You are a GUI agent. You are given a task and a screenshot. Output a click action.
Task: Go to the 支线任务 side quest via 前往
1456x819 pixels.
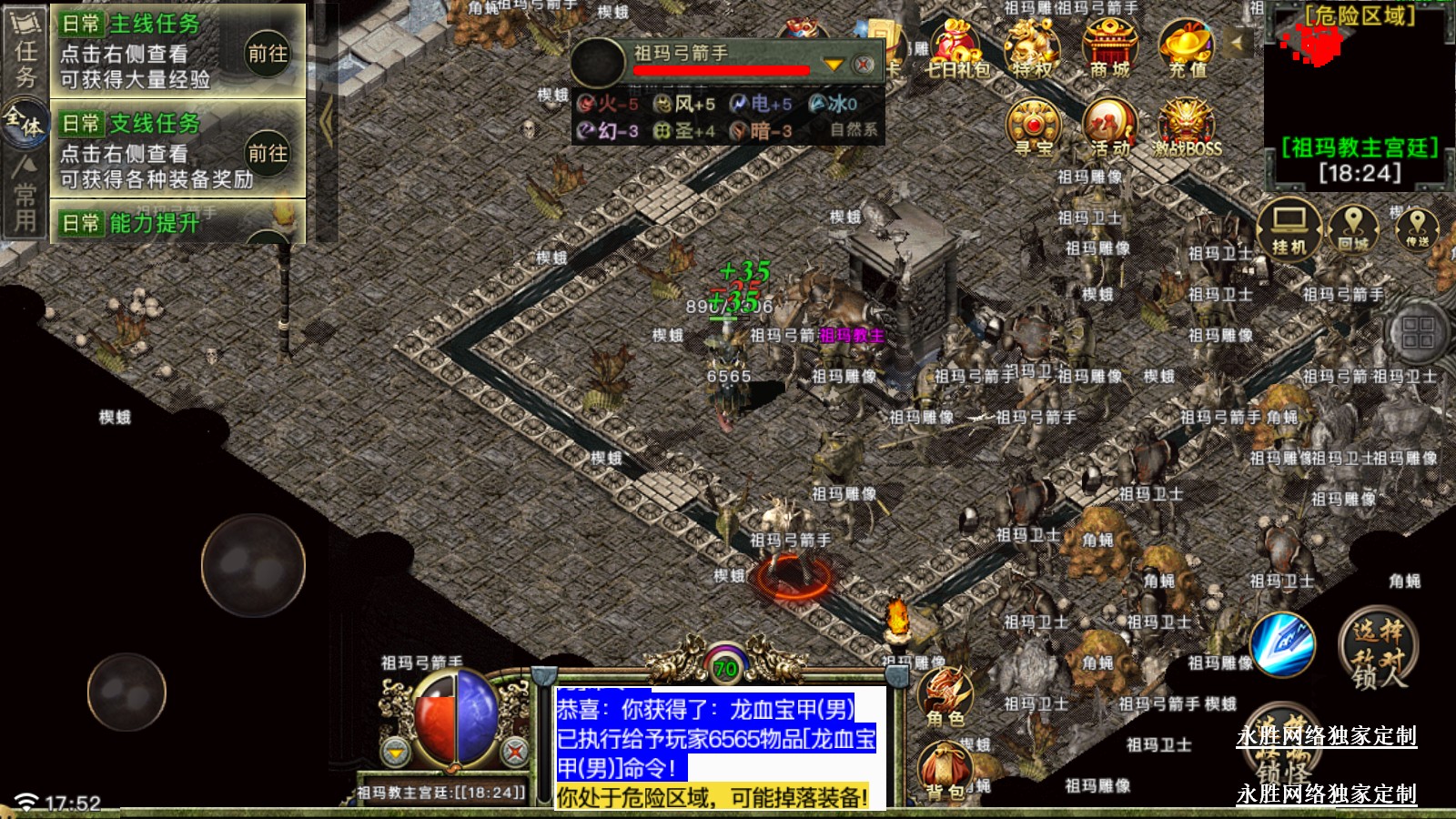click(x=268, y=153)
